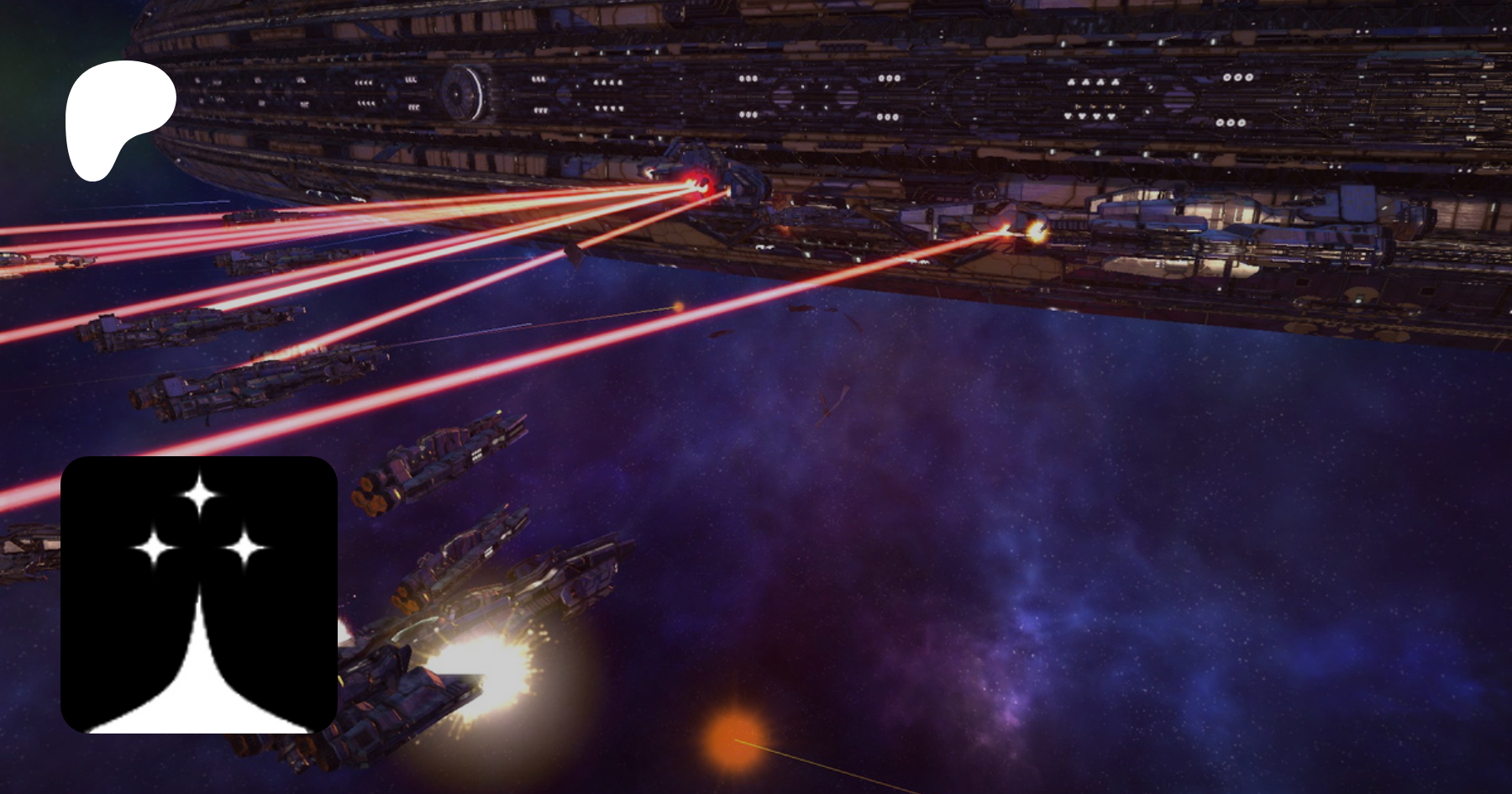Open the creator avatar with three stars
1512x794 pixels.
pos(199,594)
